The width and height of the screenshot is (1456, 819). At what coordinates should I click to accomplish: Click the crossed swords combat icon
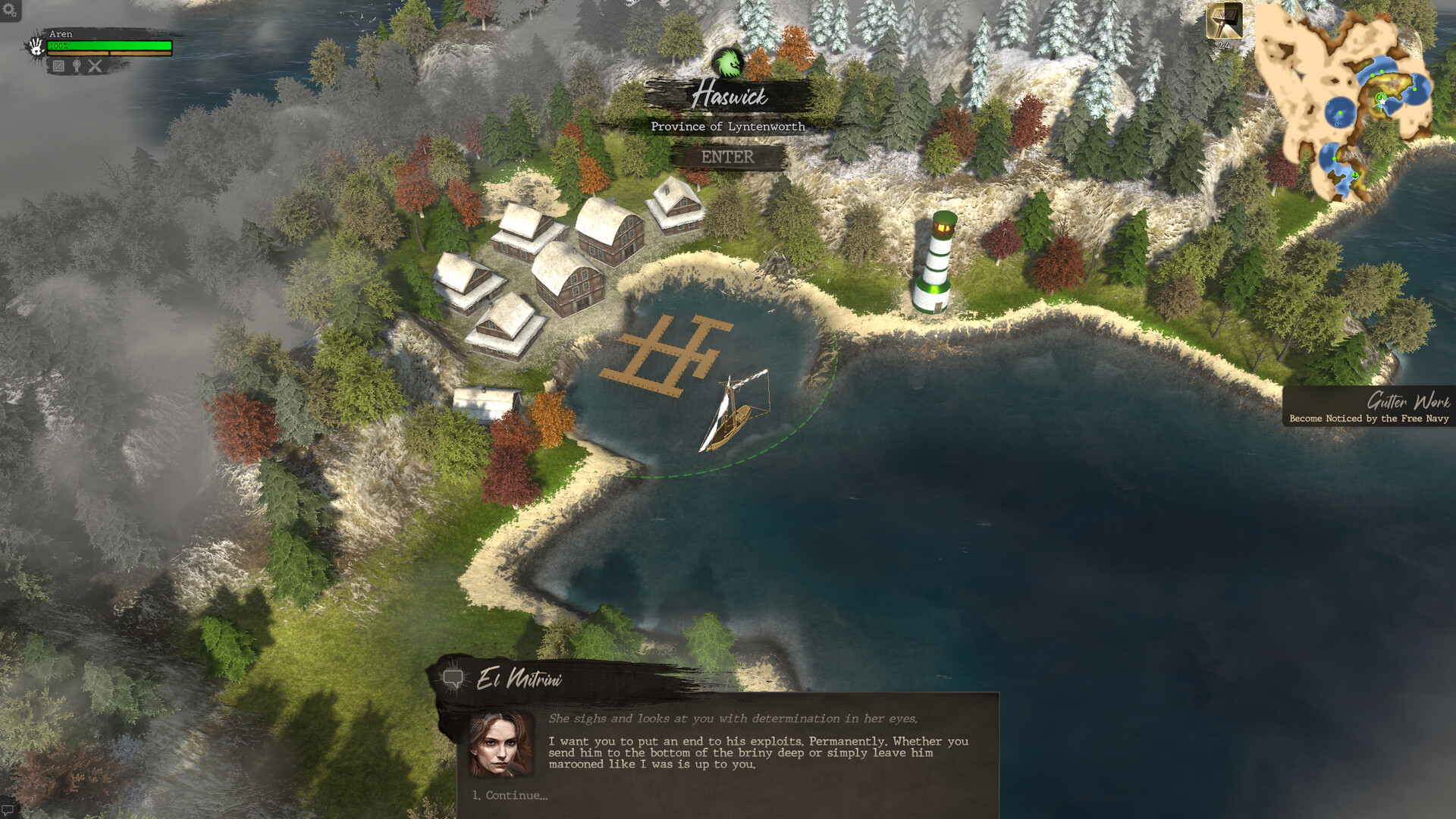point(96,67)
